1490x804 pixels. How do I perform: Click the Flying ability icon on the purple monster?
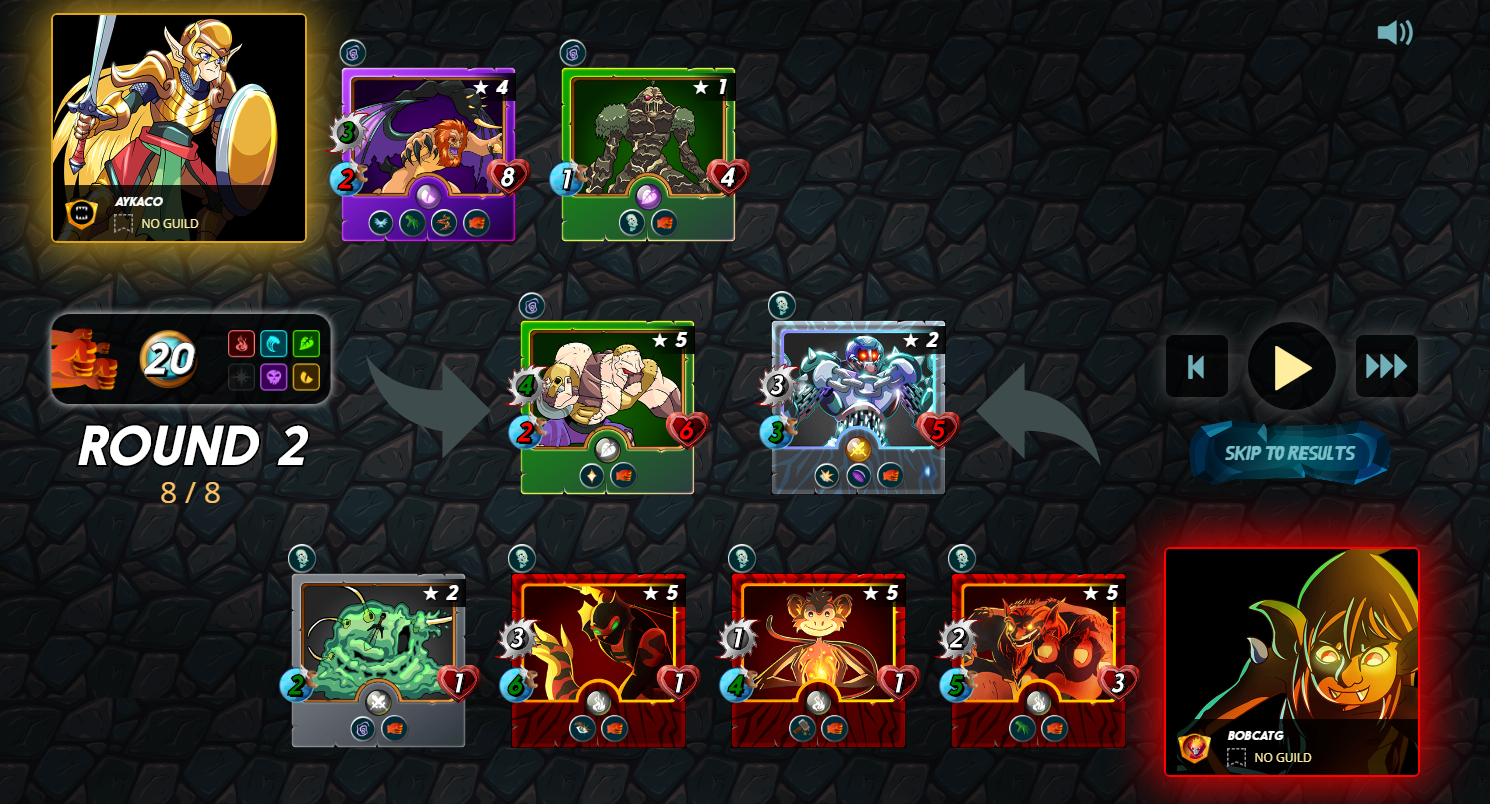coord(379,222)
